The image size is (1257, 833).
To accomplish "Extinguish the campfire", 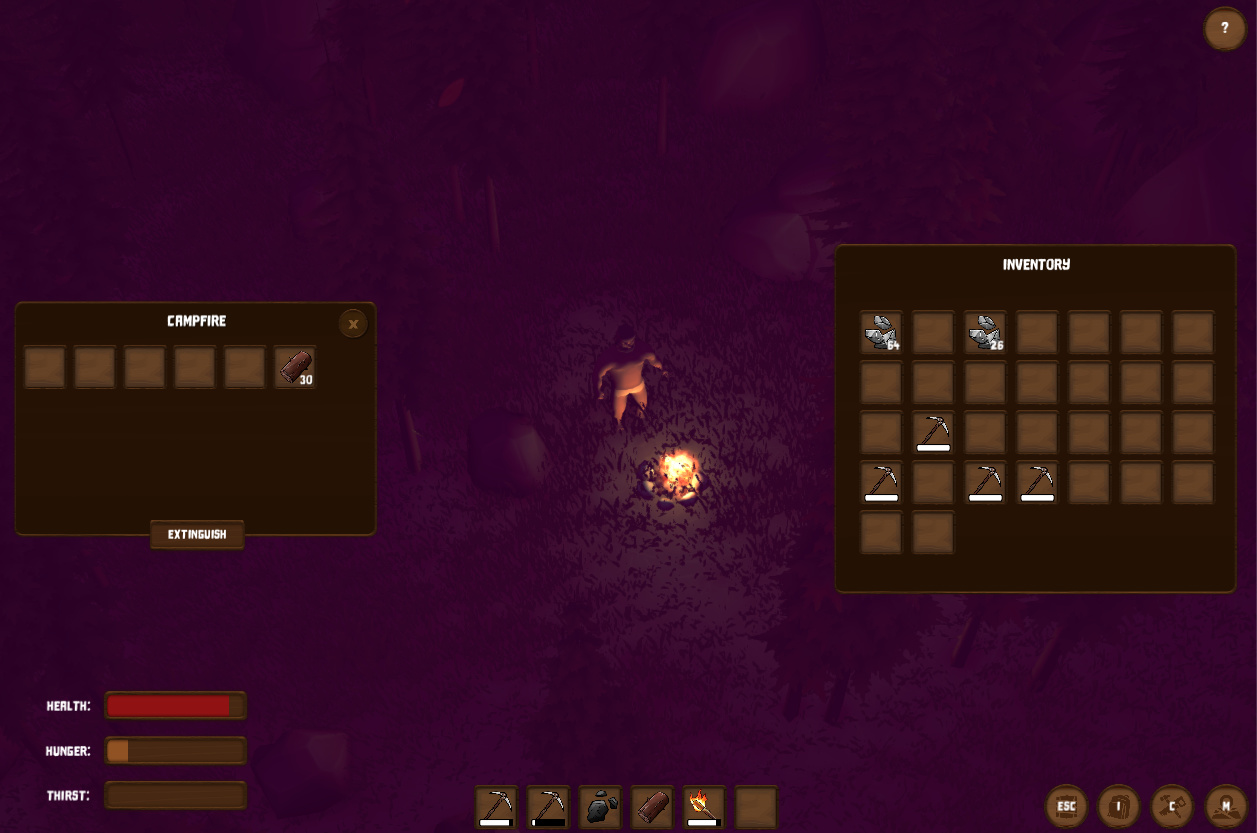I will click(x=197, y=534).
